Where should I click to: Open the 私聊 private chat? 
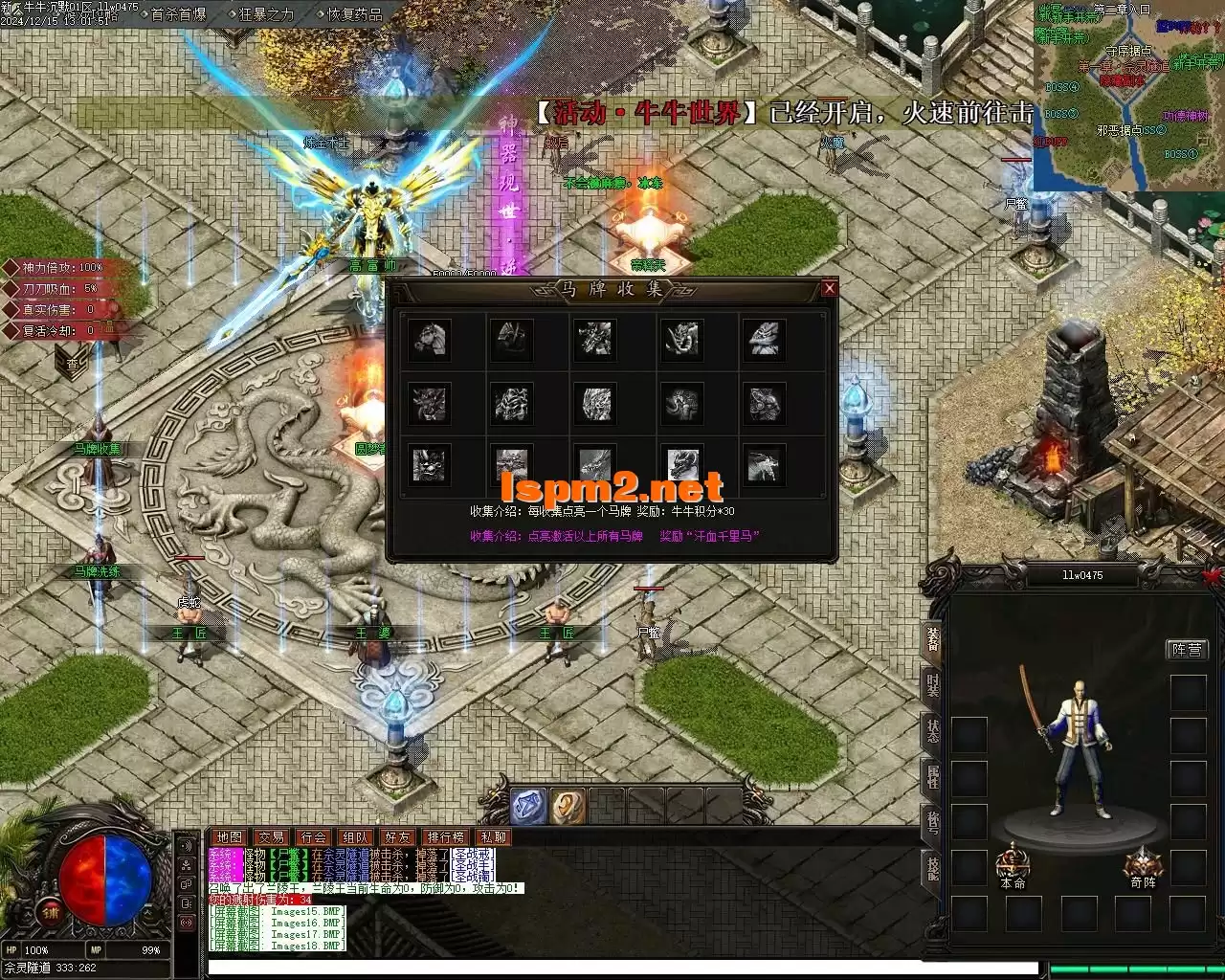pos(494,837)
